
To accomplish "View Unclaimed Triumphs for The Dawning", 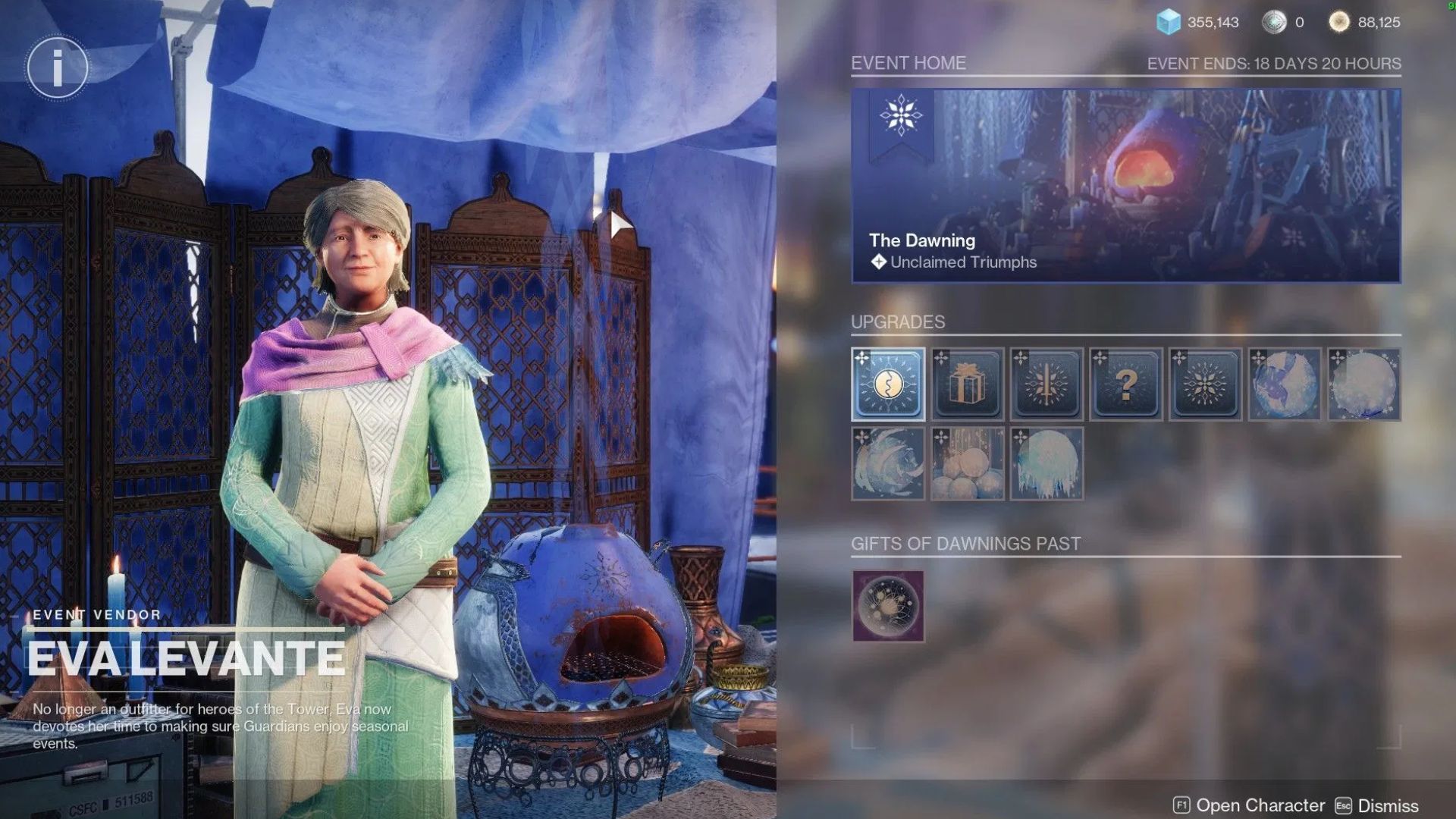I will (963, 262).
